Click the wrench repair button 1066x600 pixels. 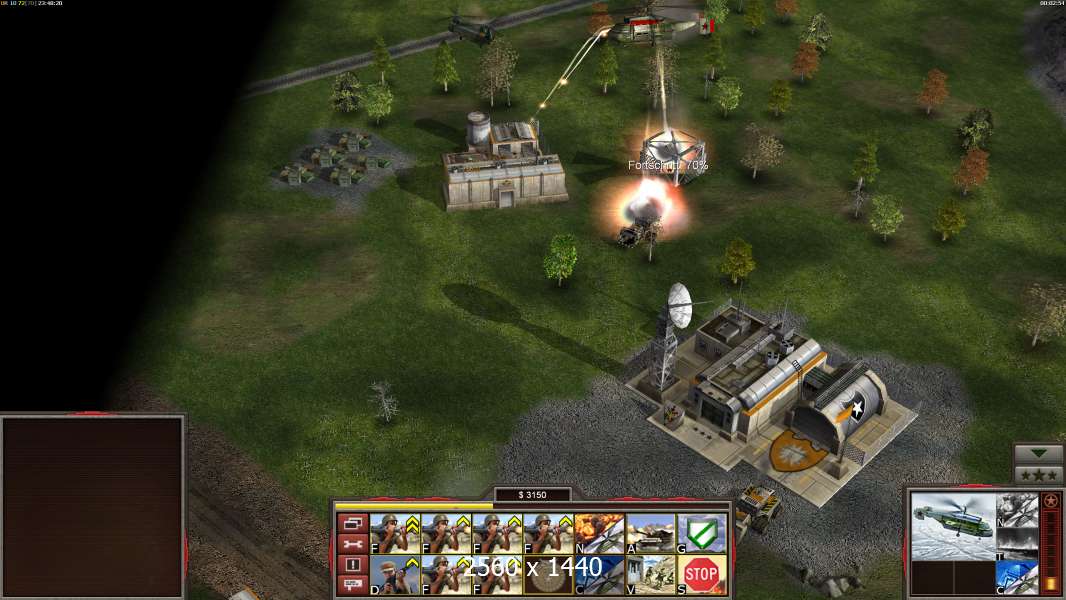[x=353, y=544]
